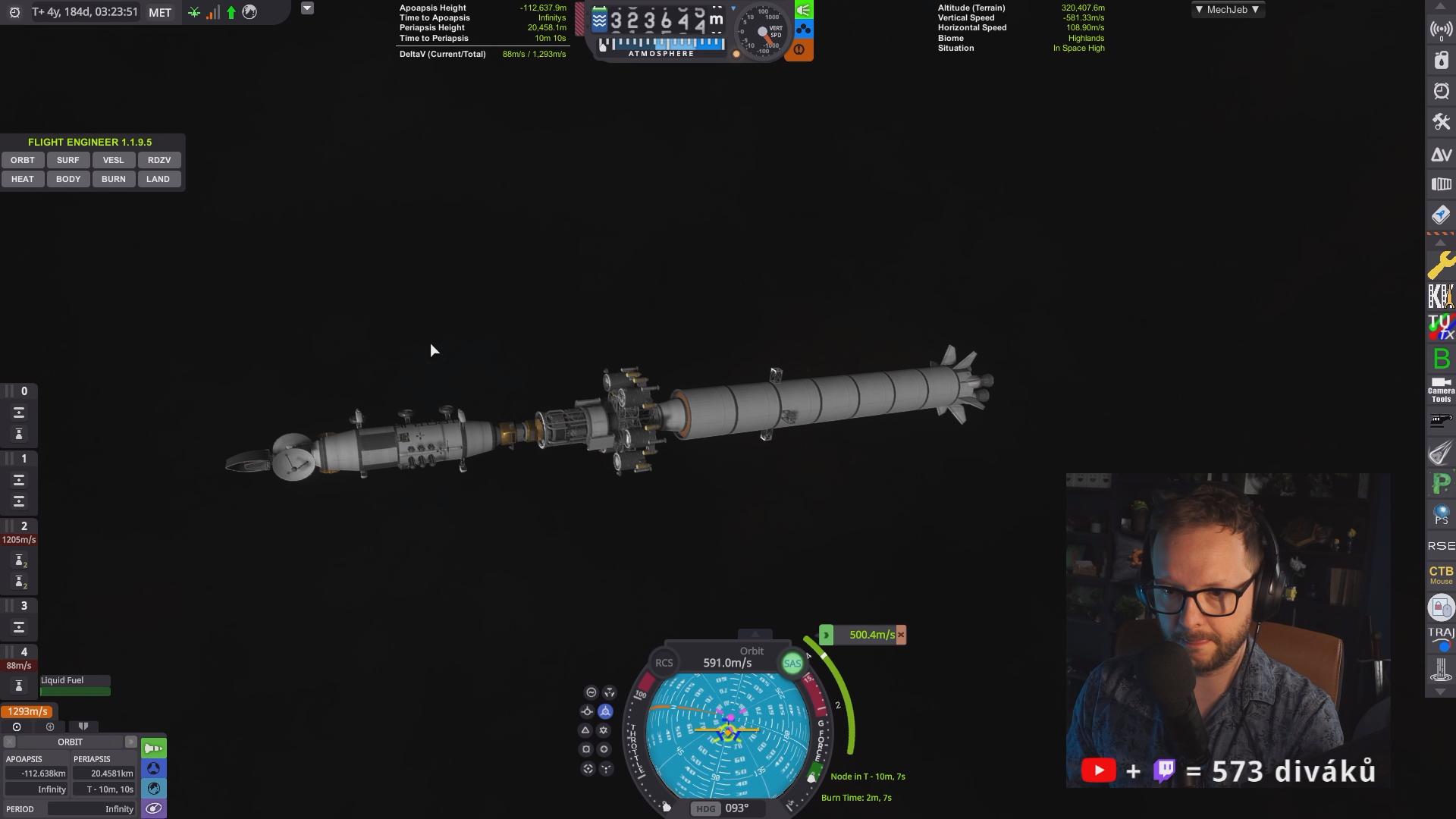Open the TRAJ trajectories toolbar app
The width and height of the screenshot is (1456, 819).
point(1441,637)
